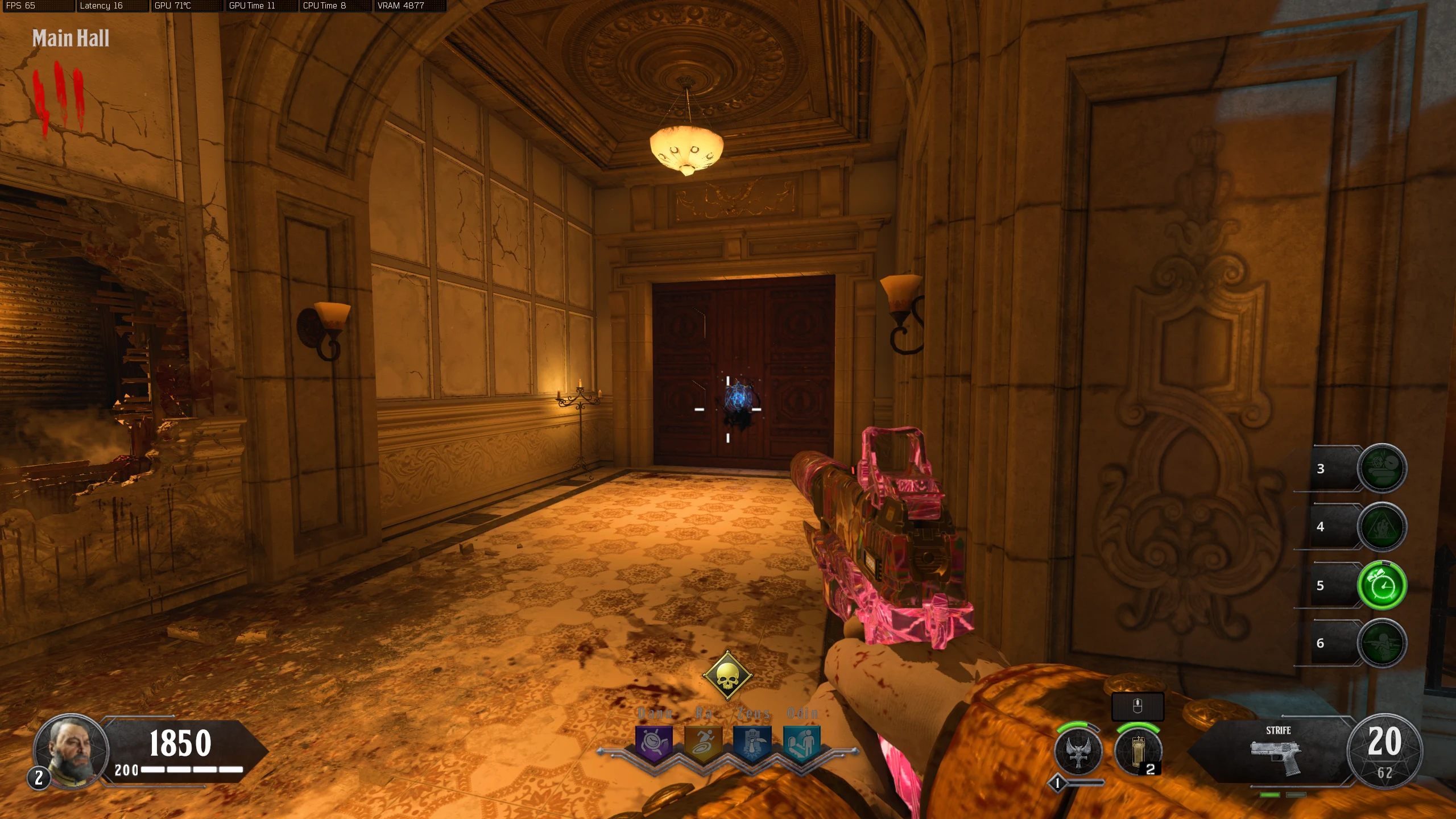Select the gold canister equipment icon

[x=1137, y=751]
